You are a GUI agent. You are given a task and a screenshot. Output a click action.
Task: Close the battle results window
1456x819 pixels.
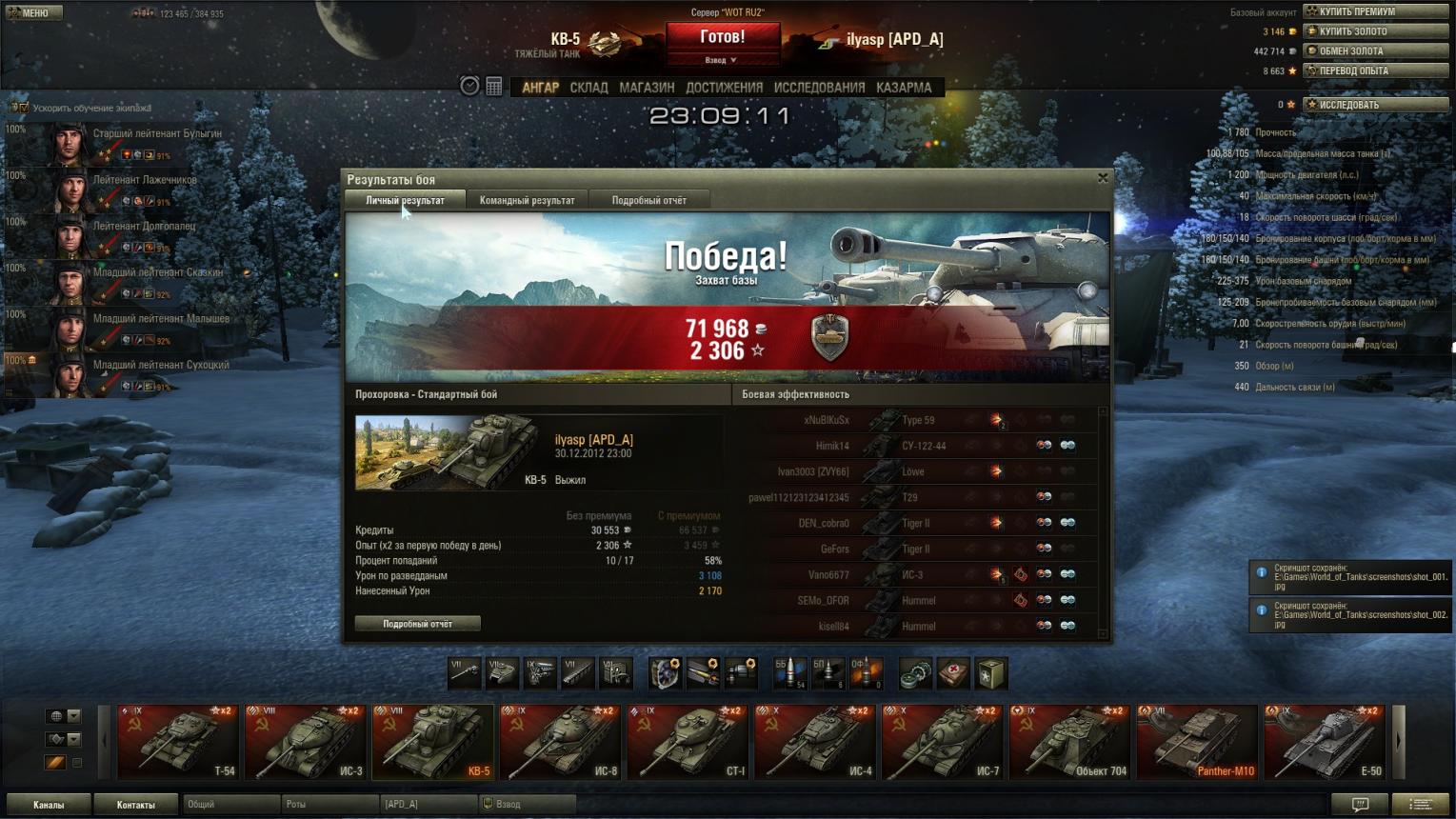click(x=1103, y=178)
